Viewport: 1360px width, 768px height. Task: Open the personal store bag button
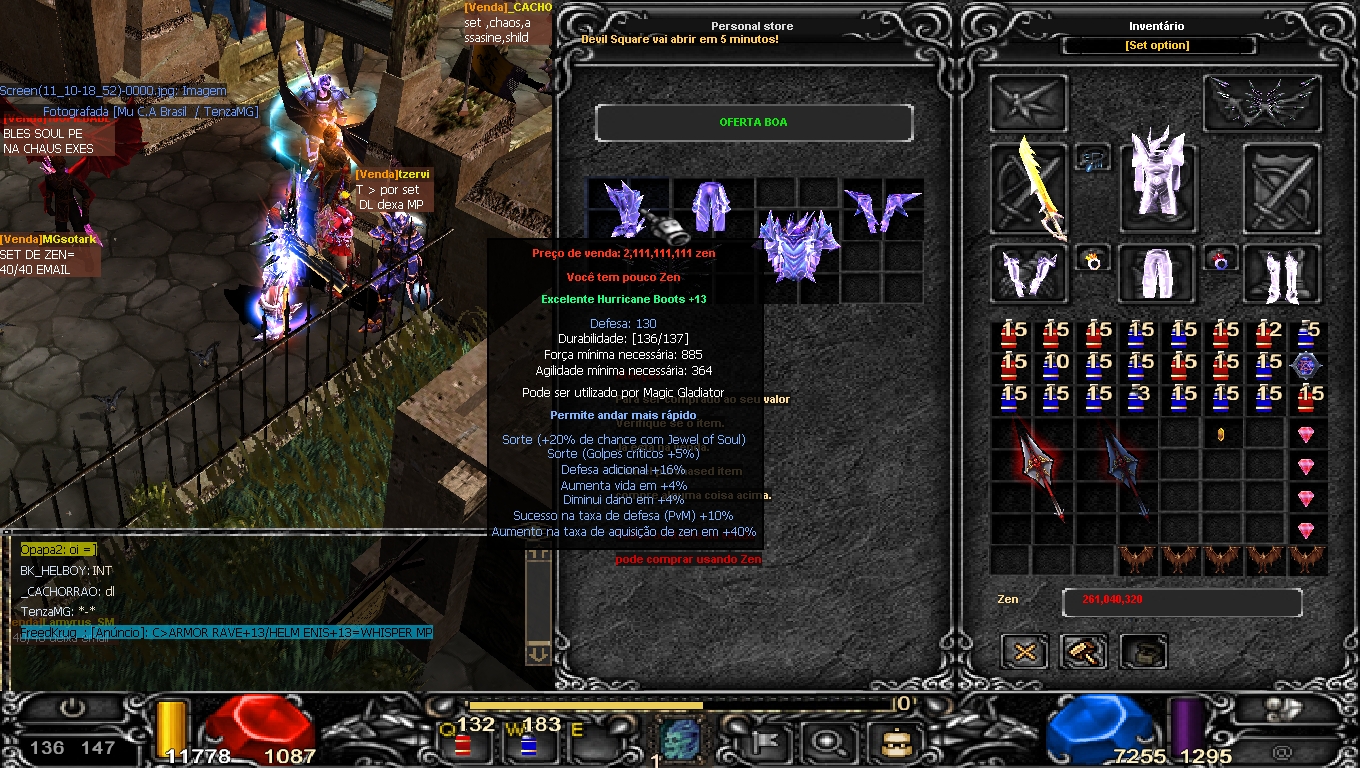click(x=1143, y=652)
